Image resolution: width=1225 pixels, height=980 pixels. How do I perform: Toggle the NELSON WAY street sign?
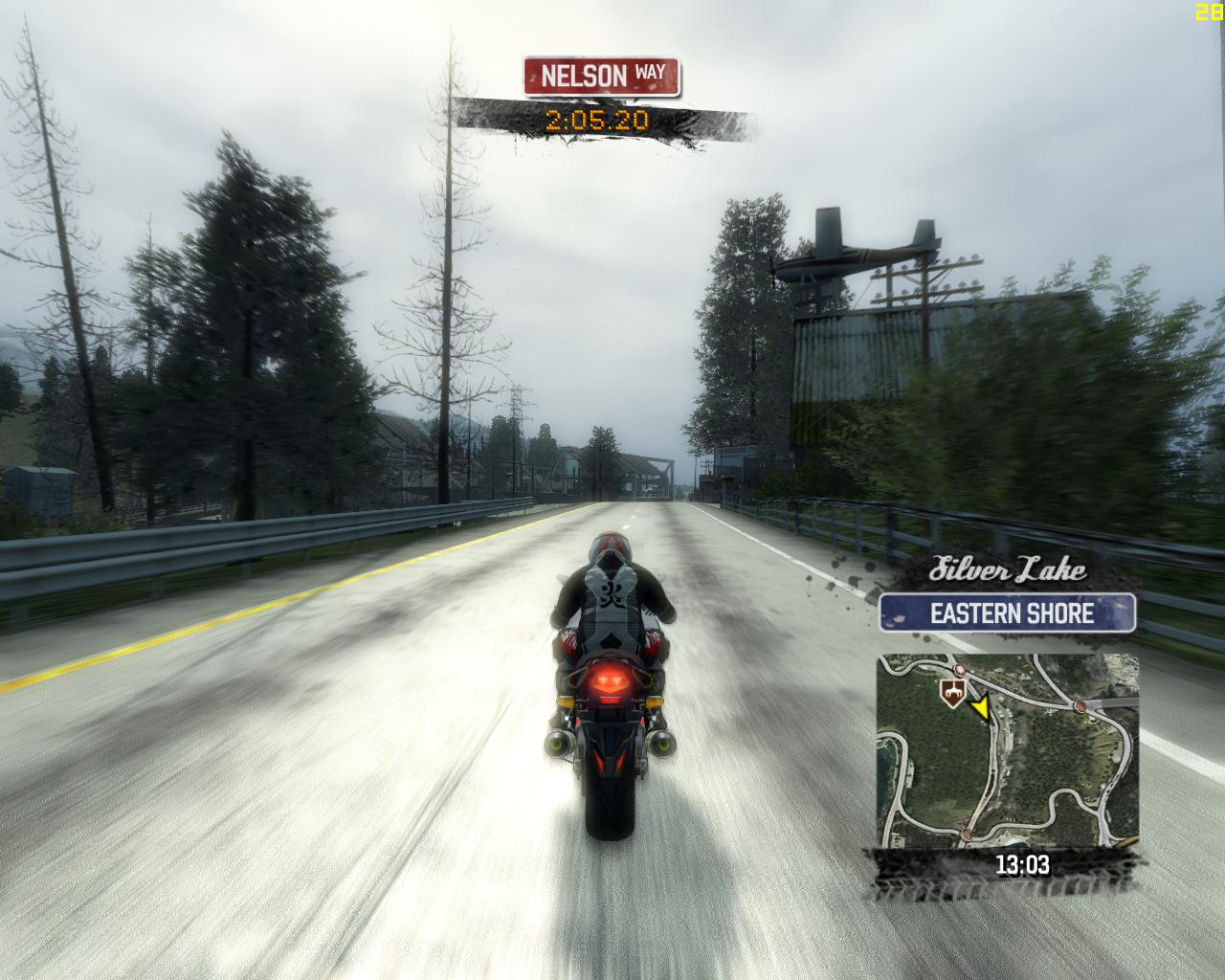(599, 77)
